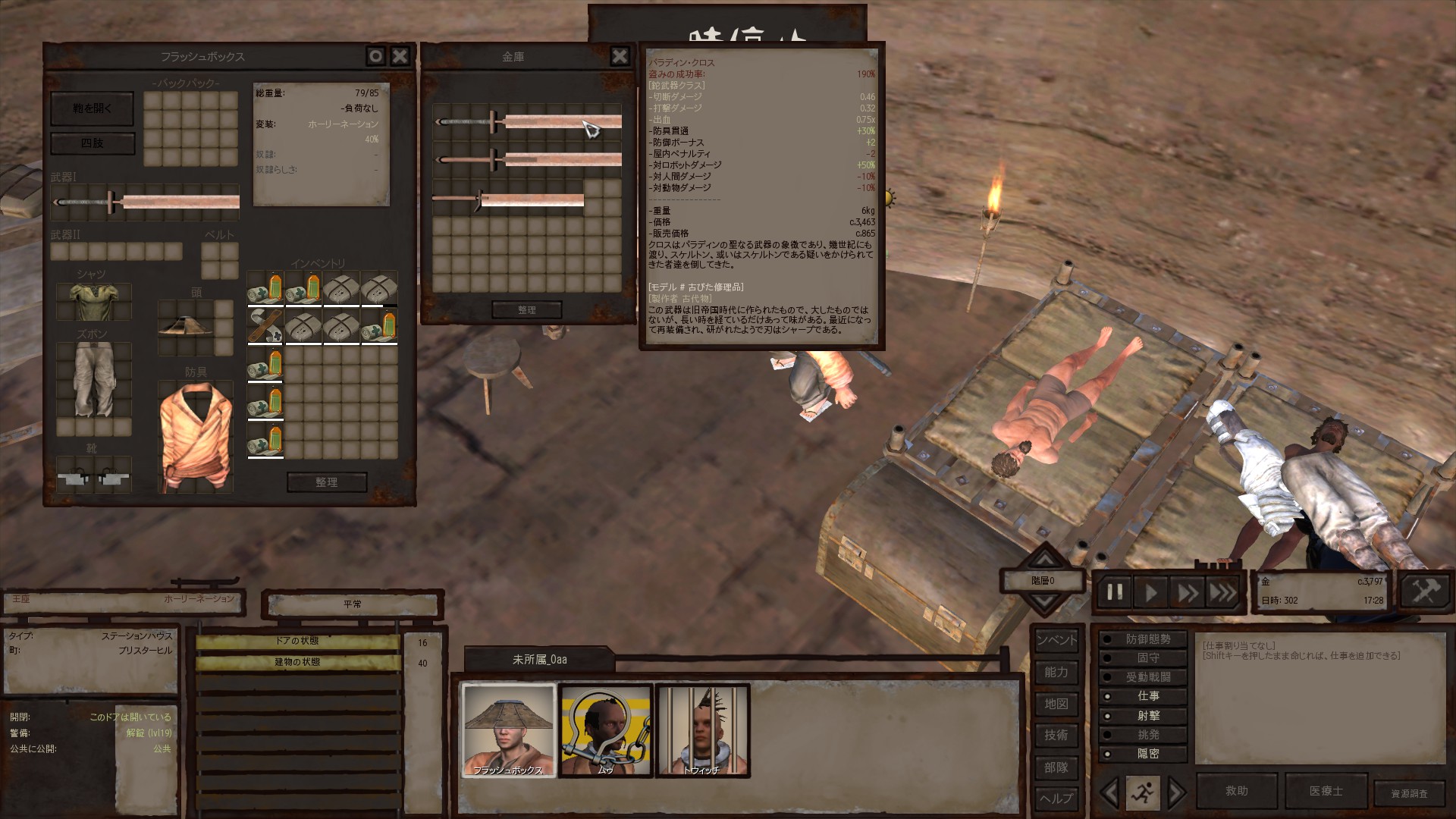Screen dimensions: 1456x819
Task: Select the ムゥ character portrait
Action: tap(605, 730)
